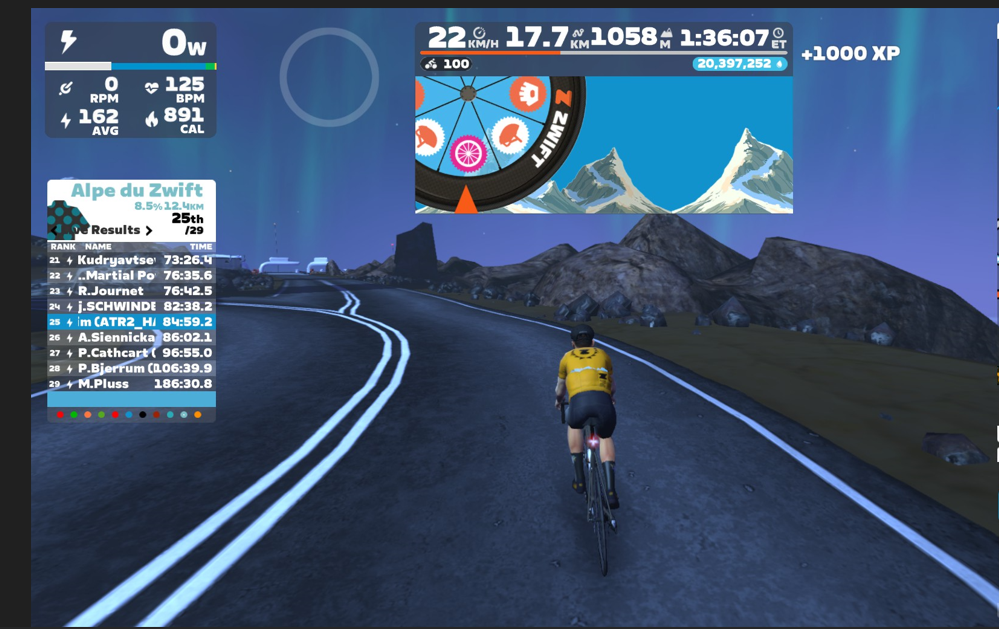
Task: Select the Martial Po rider row
Action: [131, 275]
